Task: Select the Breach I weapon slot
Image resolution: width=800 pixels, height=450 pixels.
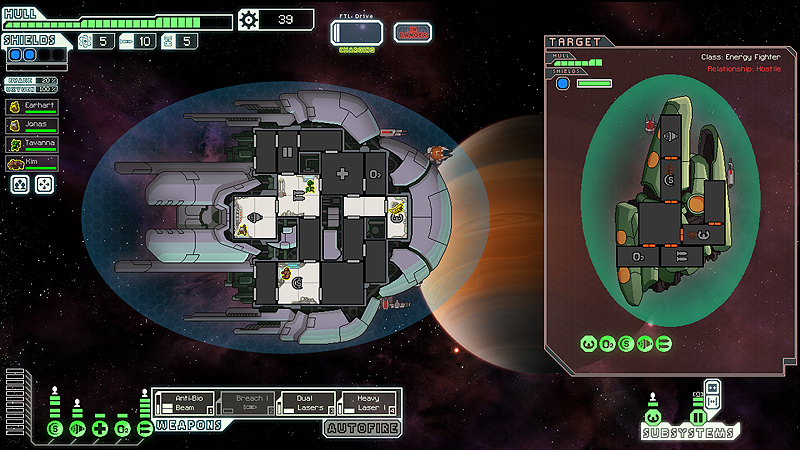Action: pyautogui.click(x=247, y=403)
